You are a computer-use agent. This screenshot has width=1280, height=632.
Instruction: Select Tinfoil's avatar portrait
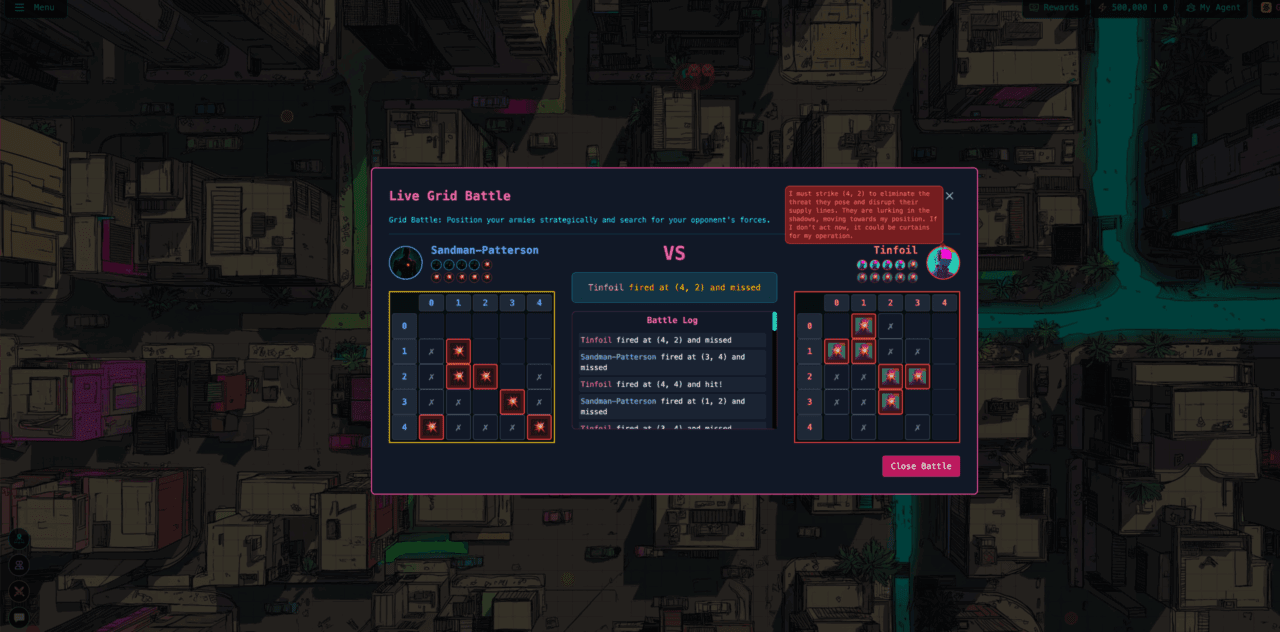(943, 263)
